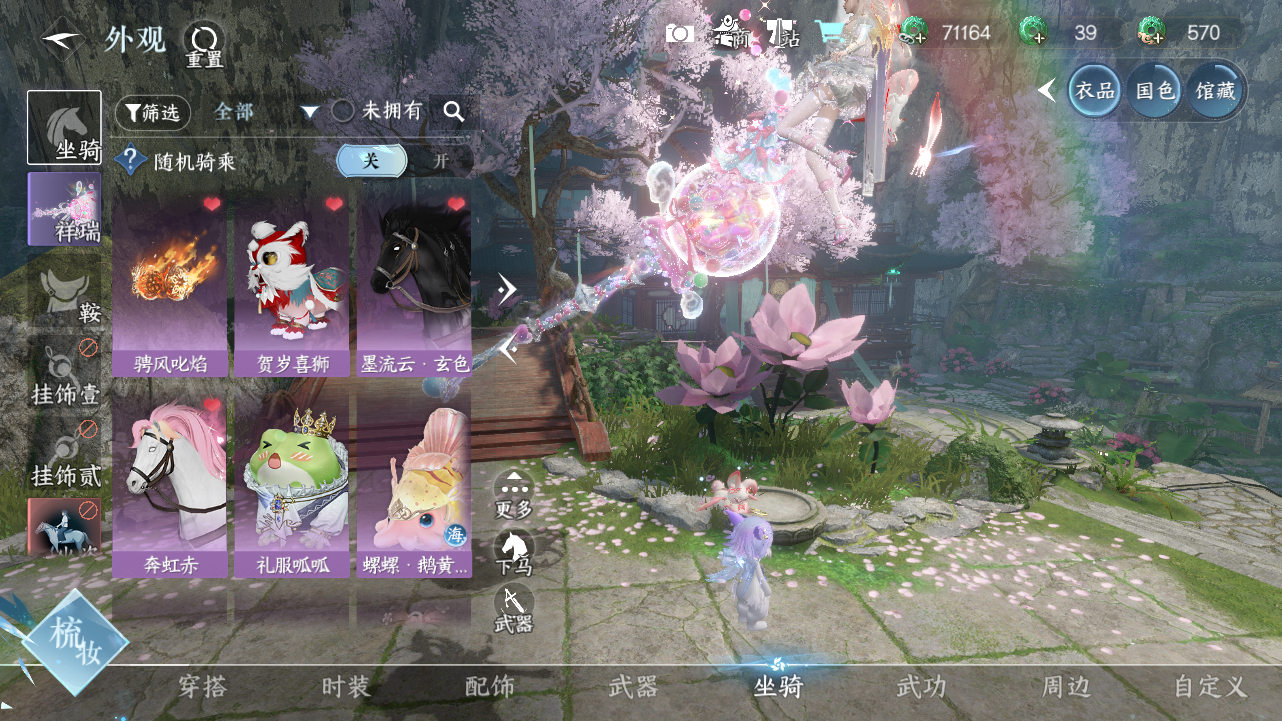Select the 奔虹赤 pink-maned horse
The width and height of the screenshot is (1282, 721).
169,486
